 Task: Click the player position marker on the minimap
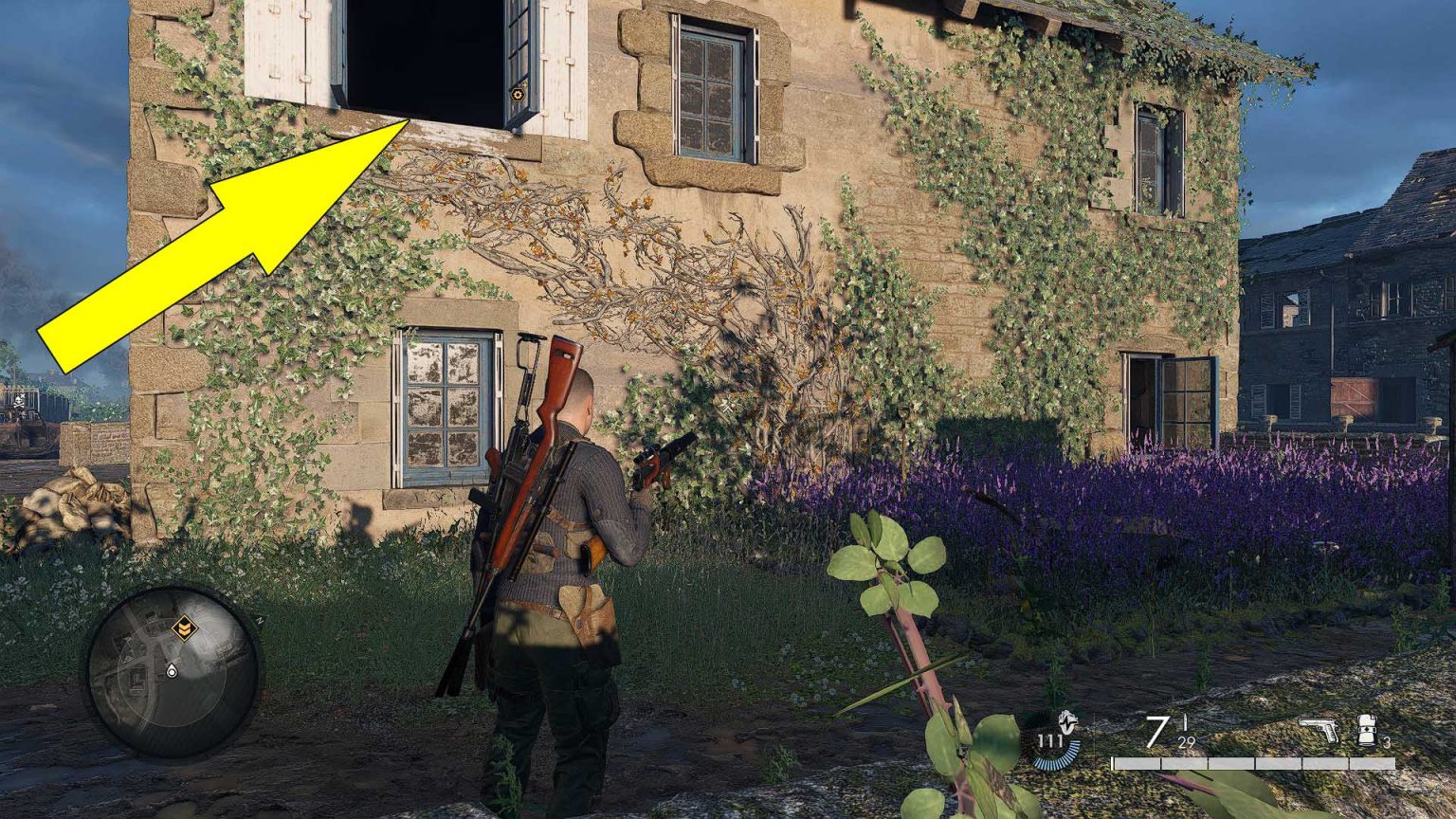tap(172, 670)
